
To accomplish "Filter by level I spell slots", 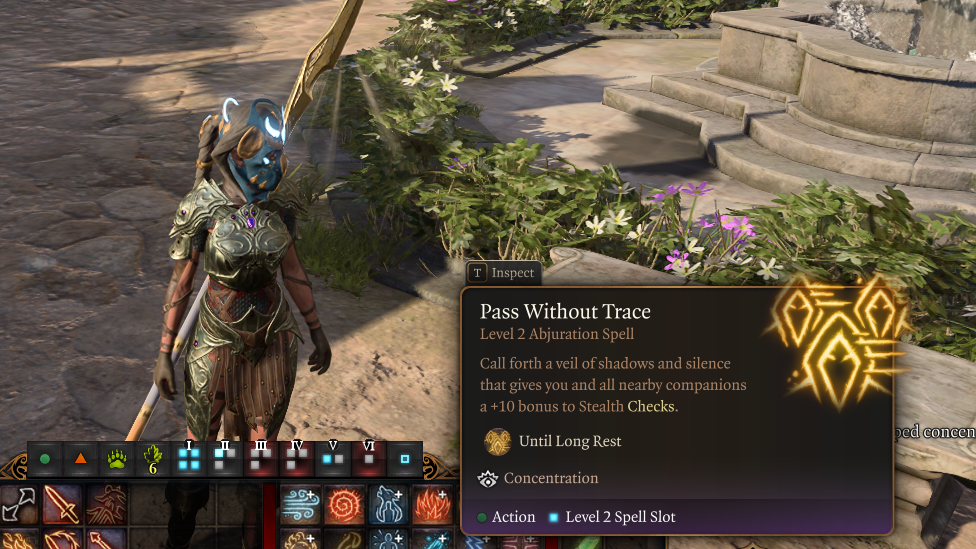I will 189,458.
